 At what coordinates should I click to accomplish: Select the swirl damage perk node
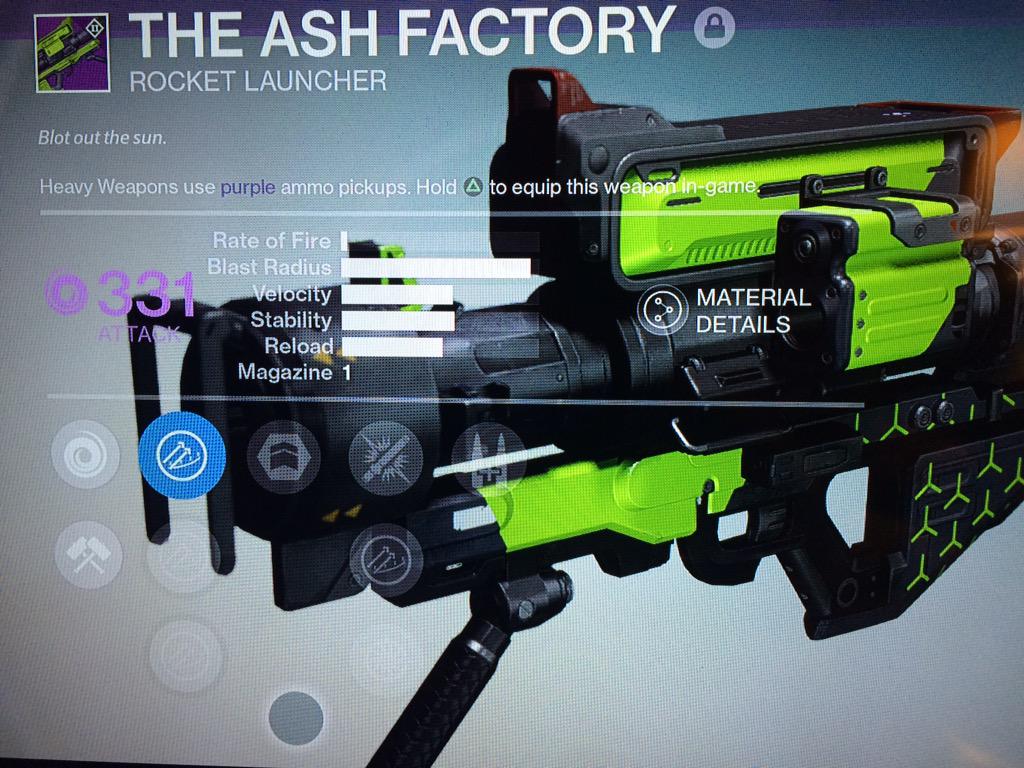[x=81, y=456]
